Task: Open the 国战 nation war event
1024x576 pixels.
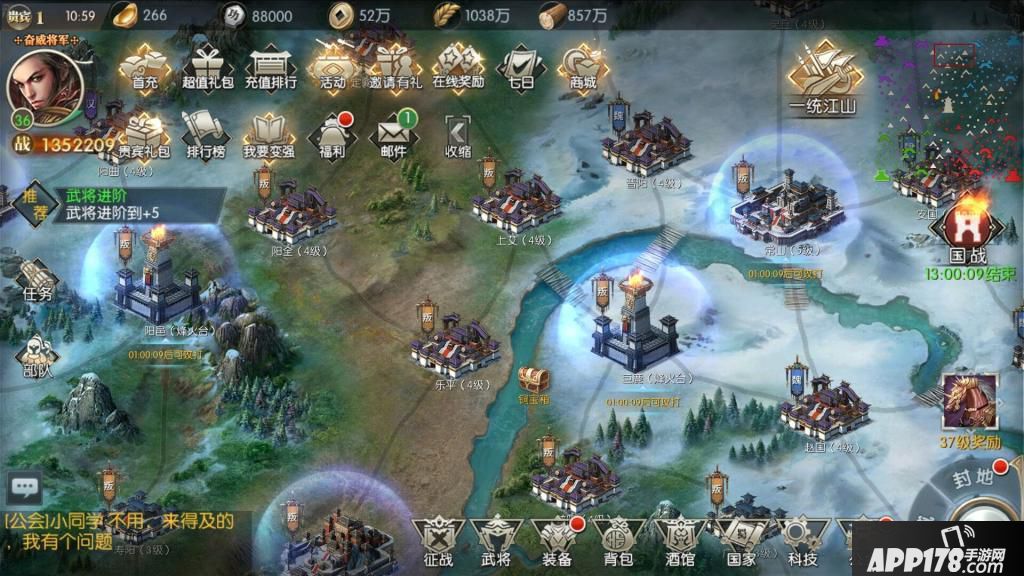Action: click(x=967, y=232)
